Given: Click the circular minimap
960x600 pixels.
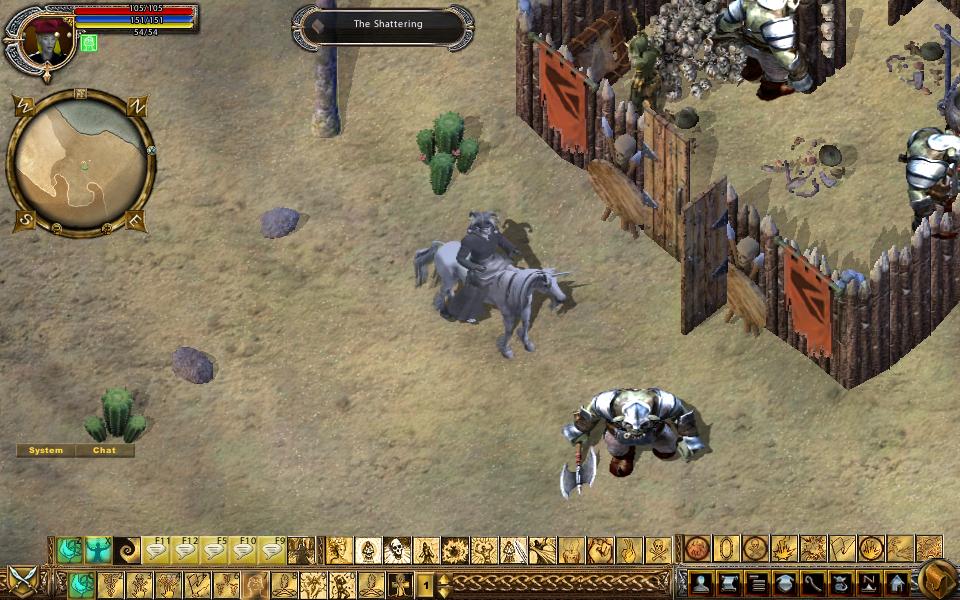Looking at the screenshot, I should [82, 162].
